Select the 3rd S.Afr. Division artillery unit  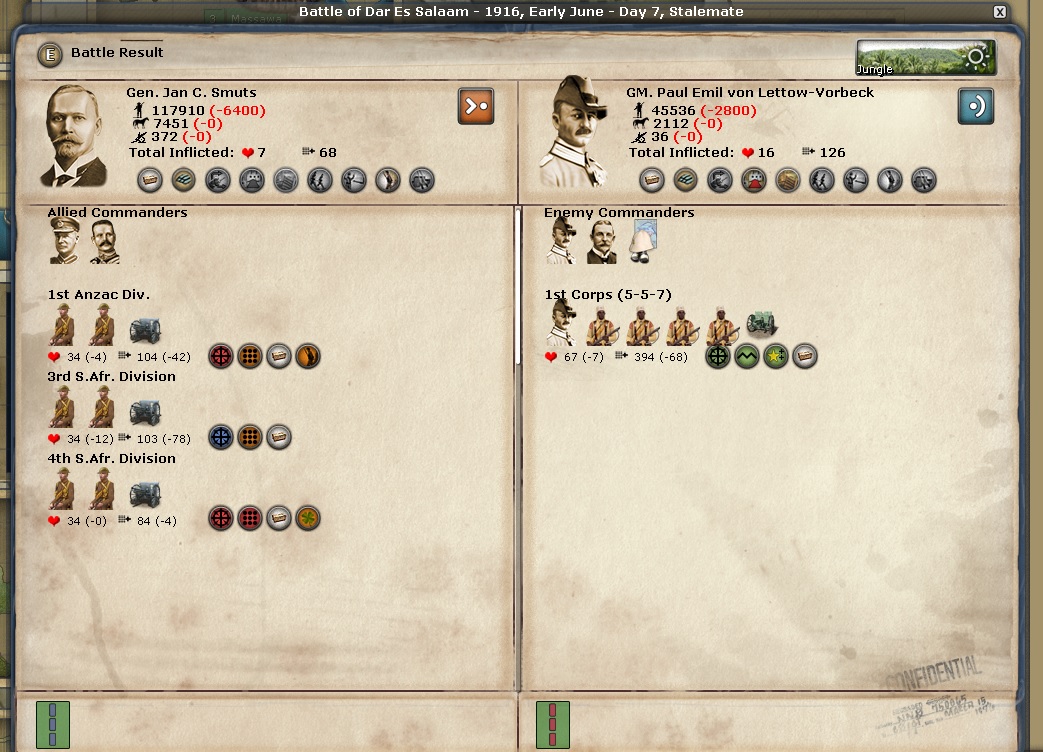tap(145, 411)
